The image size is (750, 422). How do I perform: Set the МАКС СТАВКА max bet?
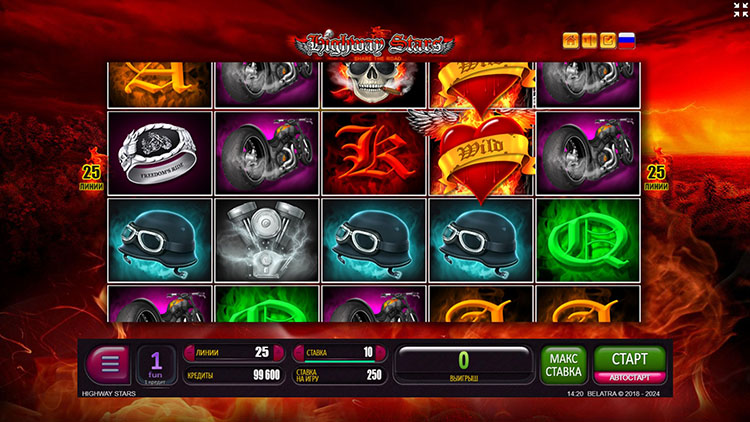click(564, 365)
